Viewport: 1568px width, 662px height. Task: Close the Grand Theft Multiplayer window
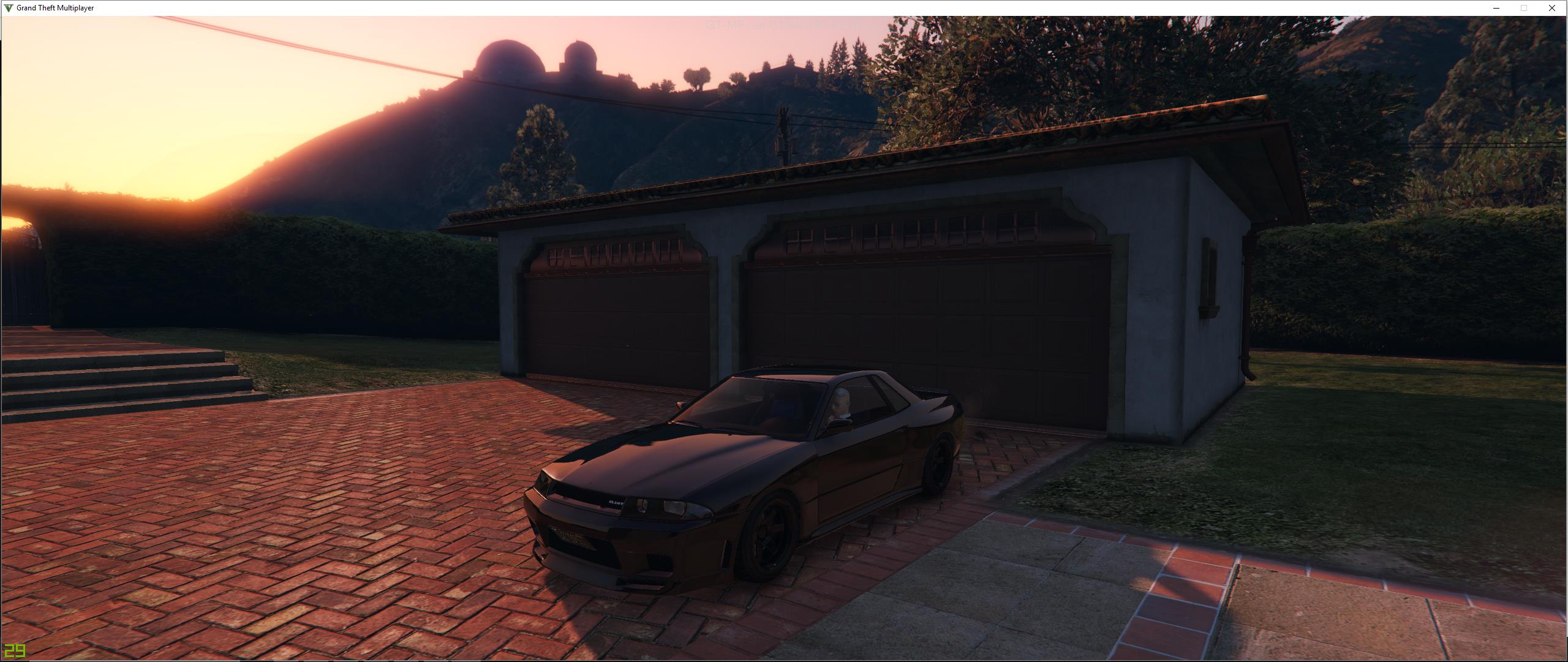(1551, 8)
